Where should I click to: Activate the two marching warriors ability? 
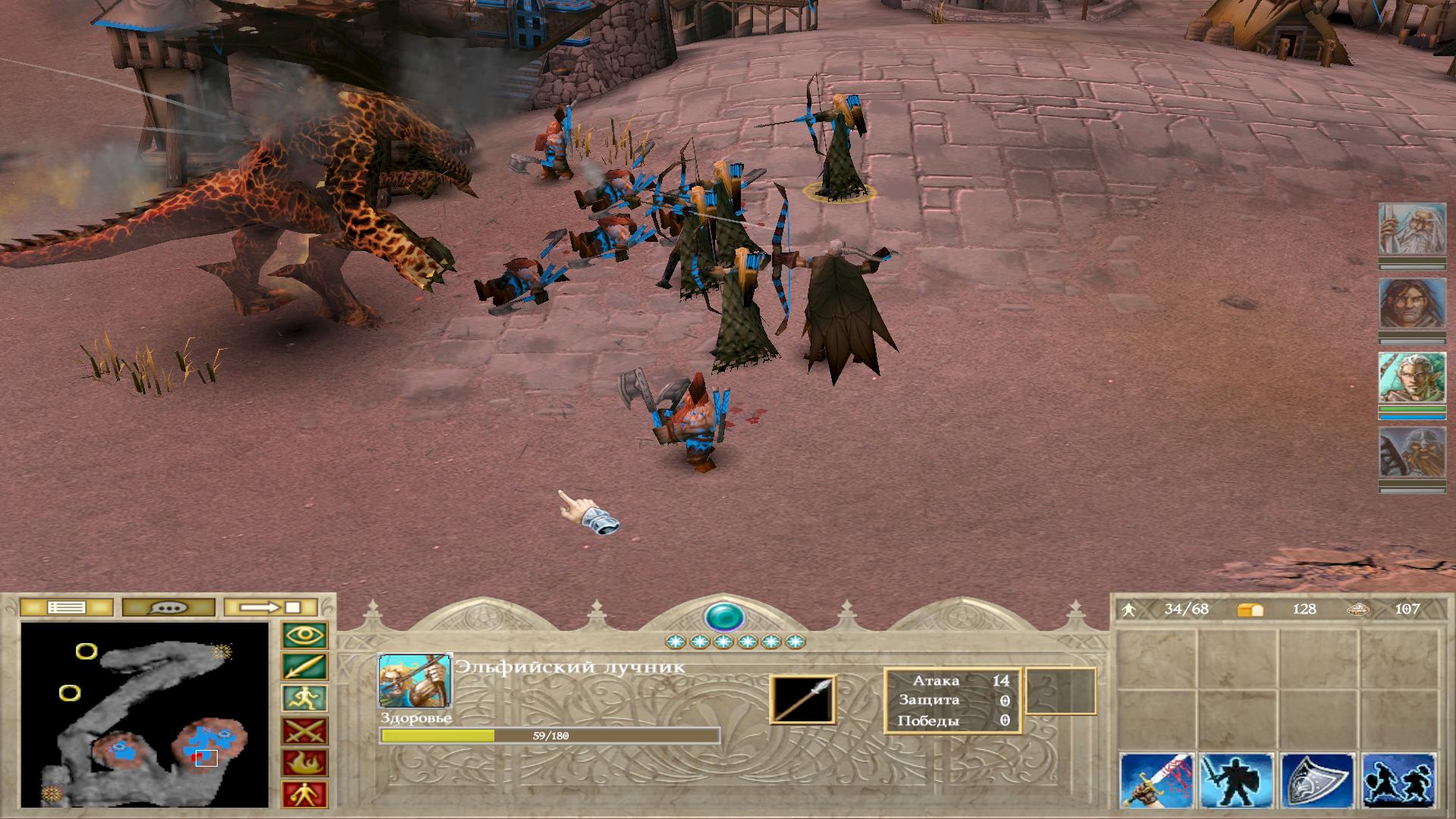(1398, 780)
